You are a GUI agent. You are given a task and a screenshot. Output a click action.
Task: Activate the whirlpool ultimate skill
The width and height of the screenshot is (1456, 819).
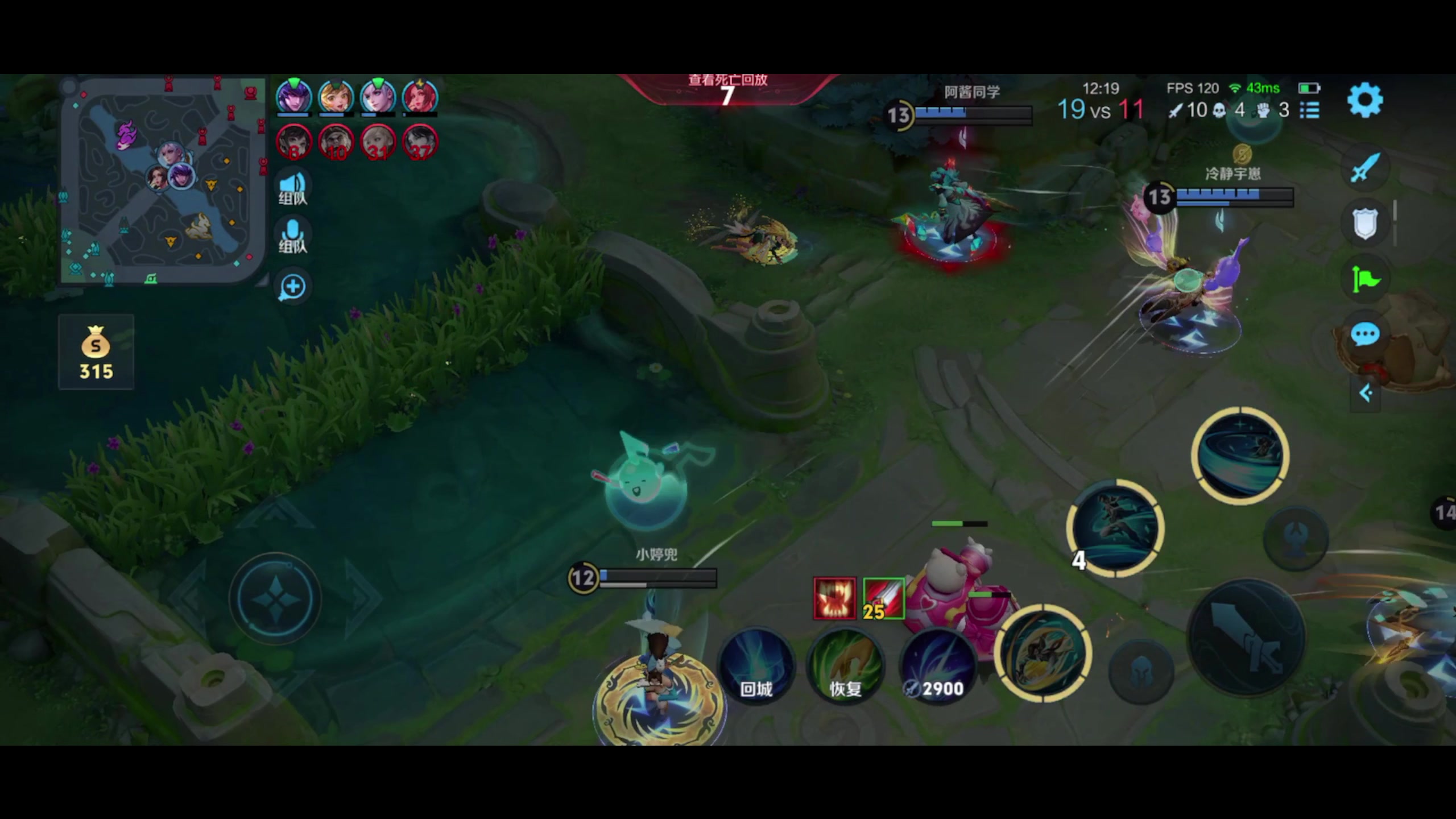tap(1240, 456)
